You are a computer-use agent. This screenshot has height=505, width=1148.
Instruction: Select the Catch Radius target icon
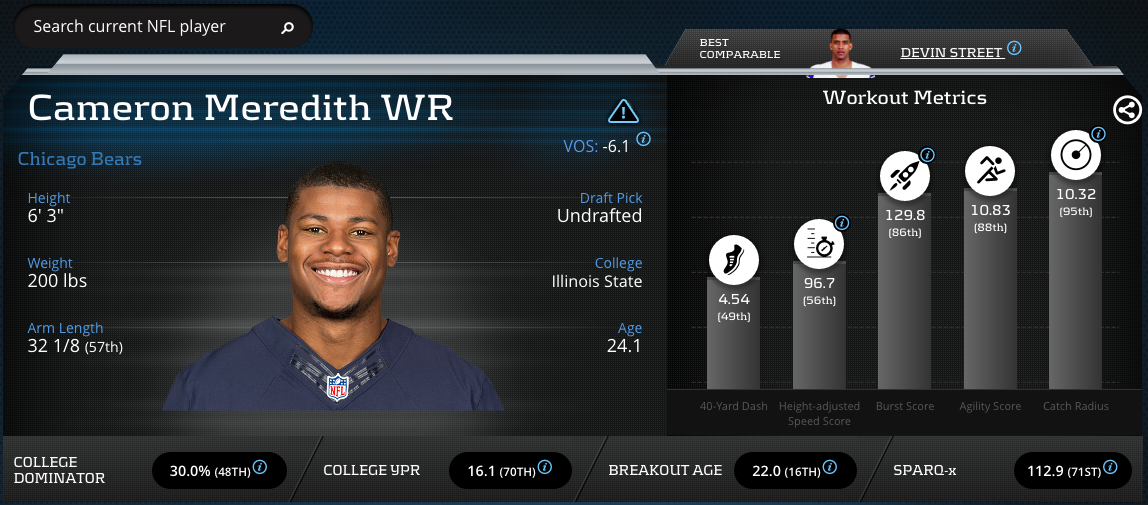(x=1075, y=155)
